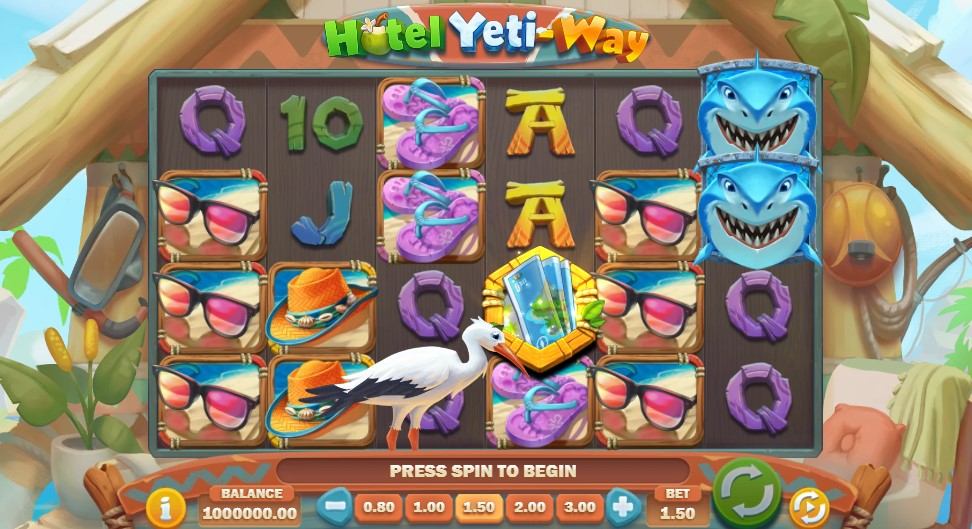Viewport: 972px width, 529px height.
Task: Increase the bet with the plus button
Action: coord(622,506)
